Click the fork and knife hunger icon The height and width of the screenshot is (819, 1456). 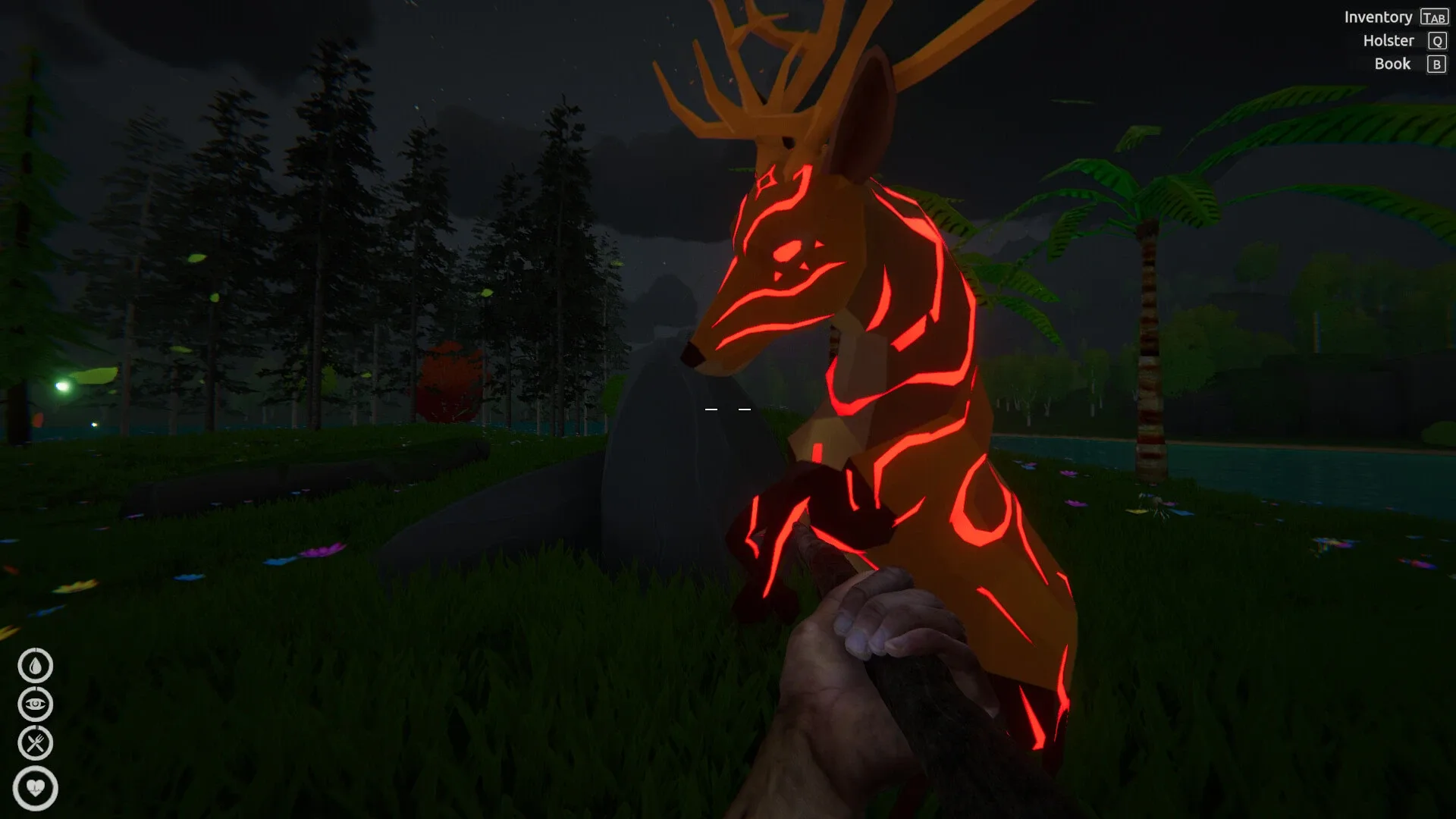click(36, 742)
